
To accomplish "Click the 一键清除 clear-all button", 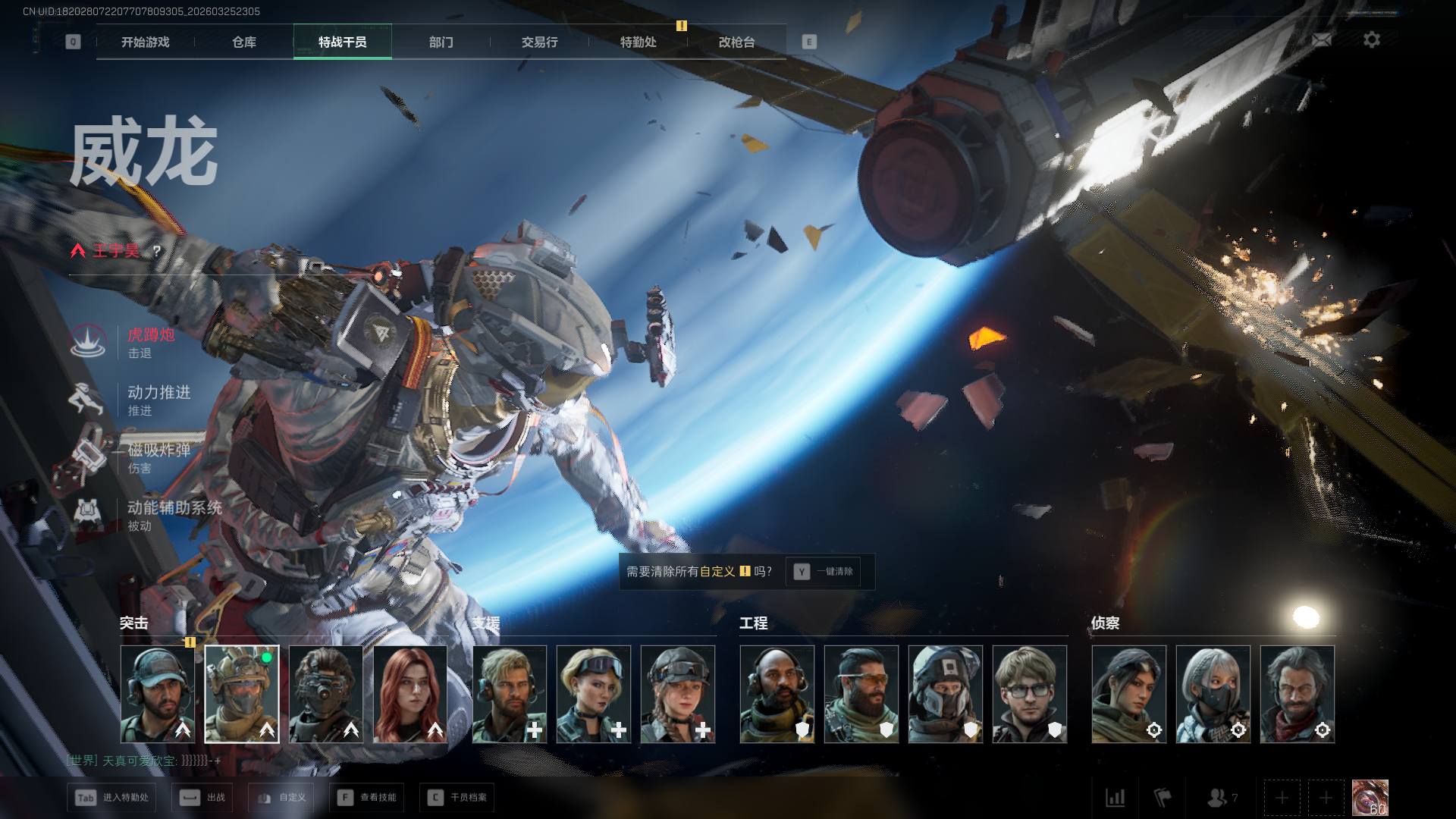I will tap(824, 572).
